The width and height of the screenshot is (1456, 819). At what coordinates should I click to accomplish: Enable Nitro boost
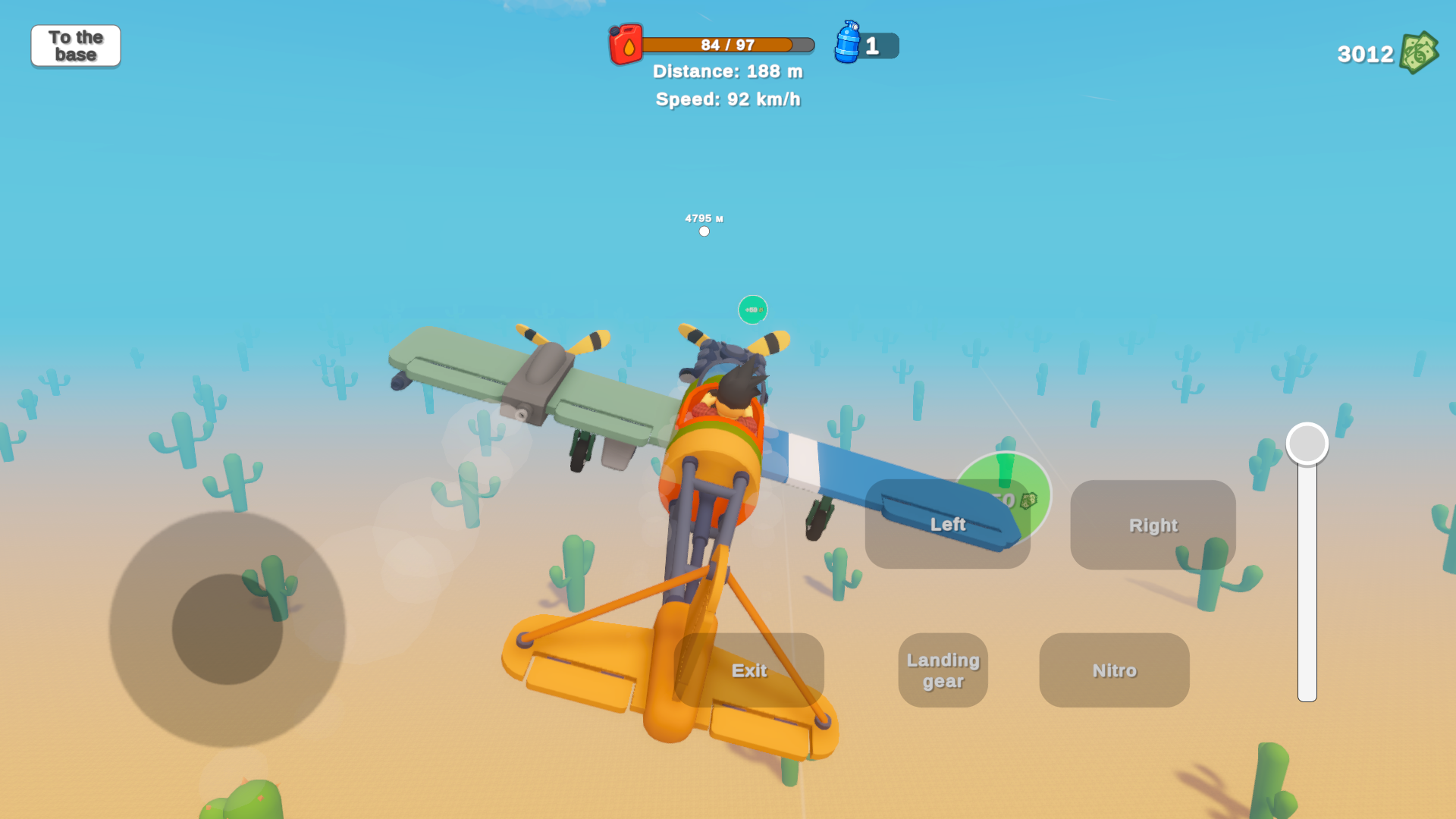click(x=1114, y=670)
